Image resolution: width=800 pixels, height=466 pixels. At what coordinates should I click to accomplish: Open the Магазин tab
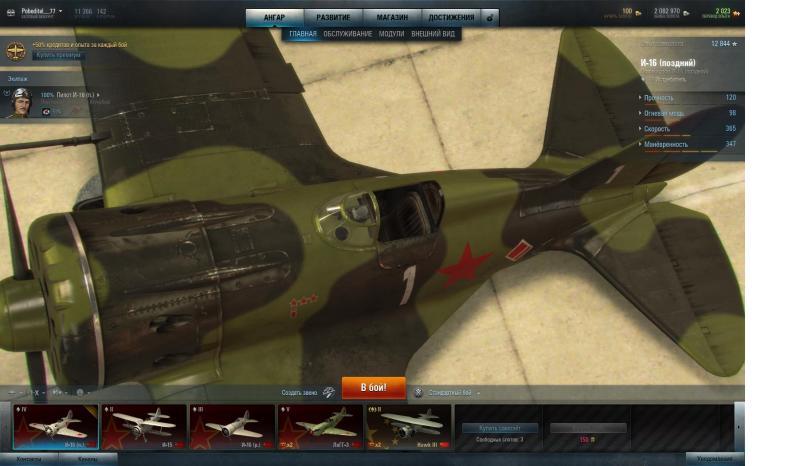392,17
